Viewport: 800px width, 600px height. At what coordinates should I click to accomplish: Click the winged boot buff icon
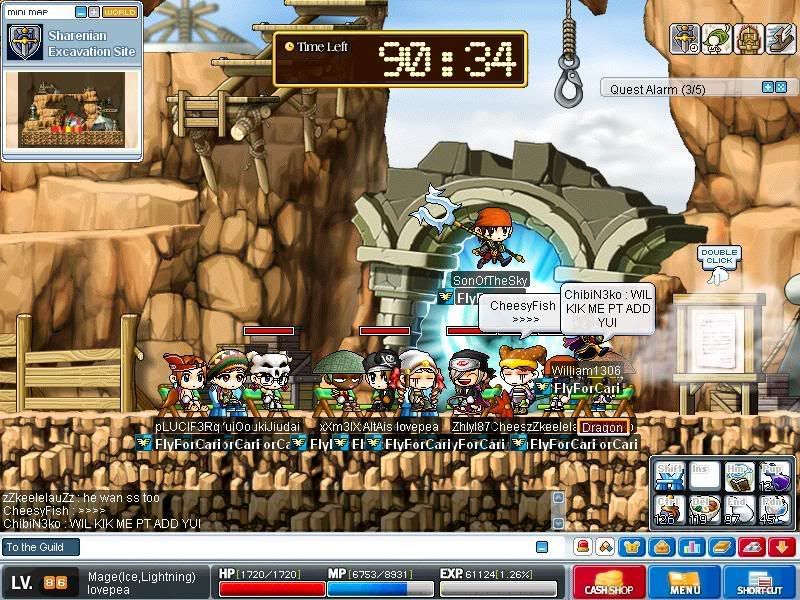[779, 39]
